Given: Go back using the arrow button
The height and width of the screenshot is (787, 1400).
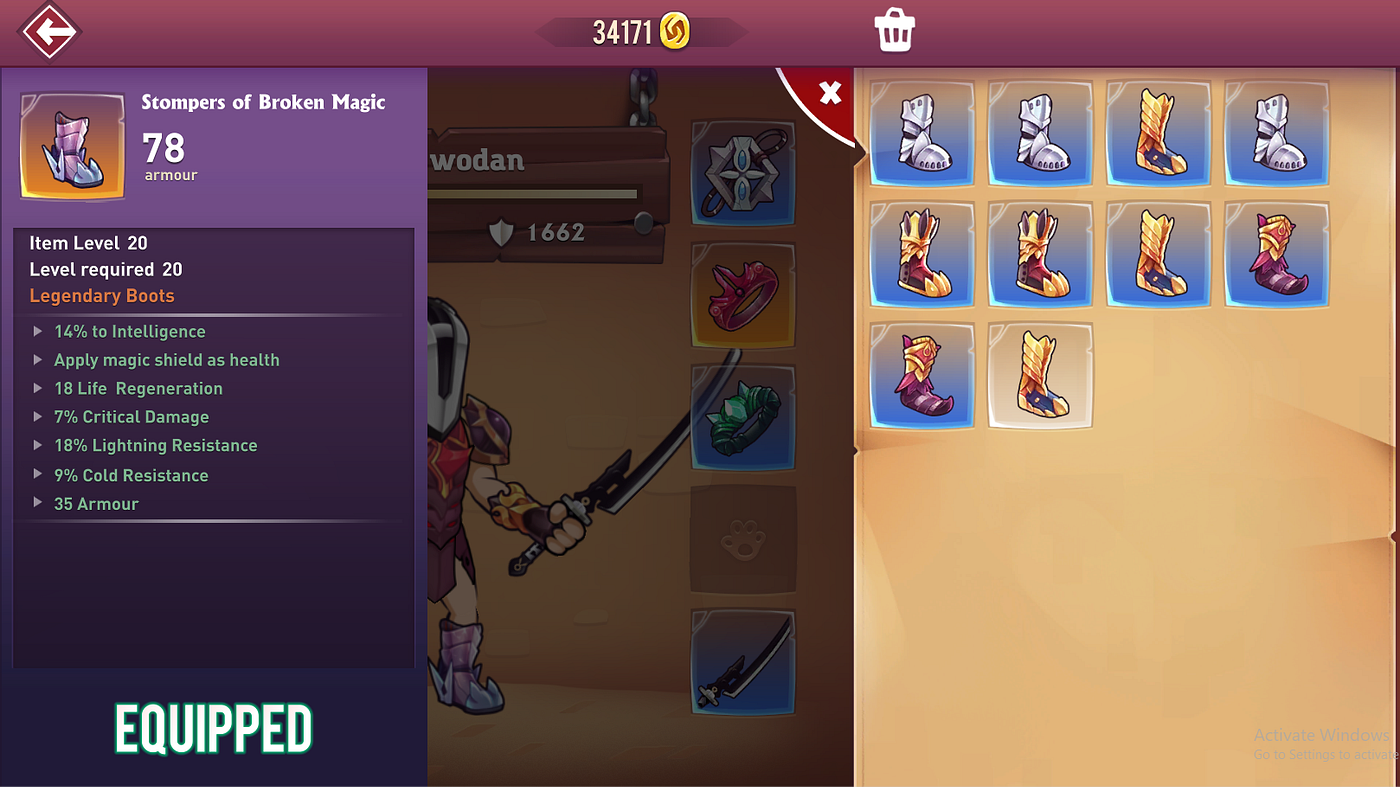Looking at the screenshot, I should 49,32.
